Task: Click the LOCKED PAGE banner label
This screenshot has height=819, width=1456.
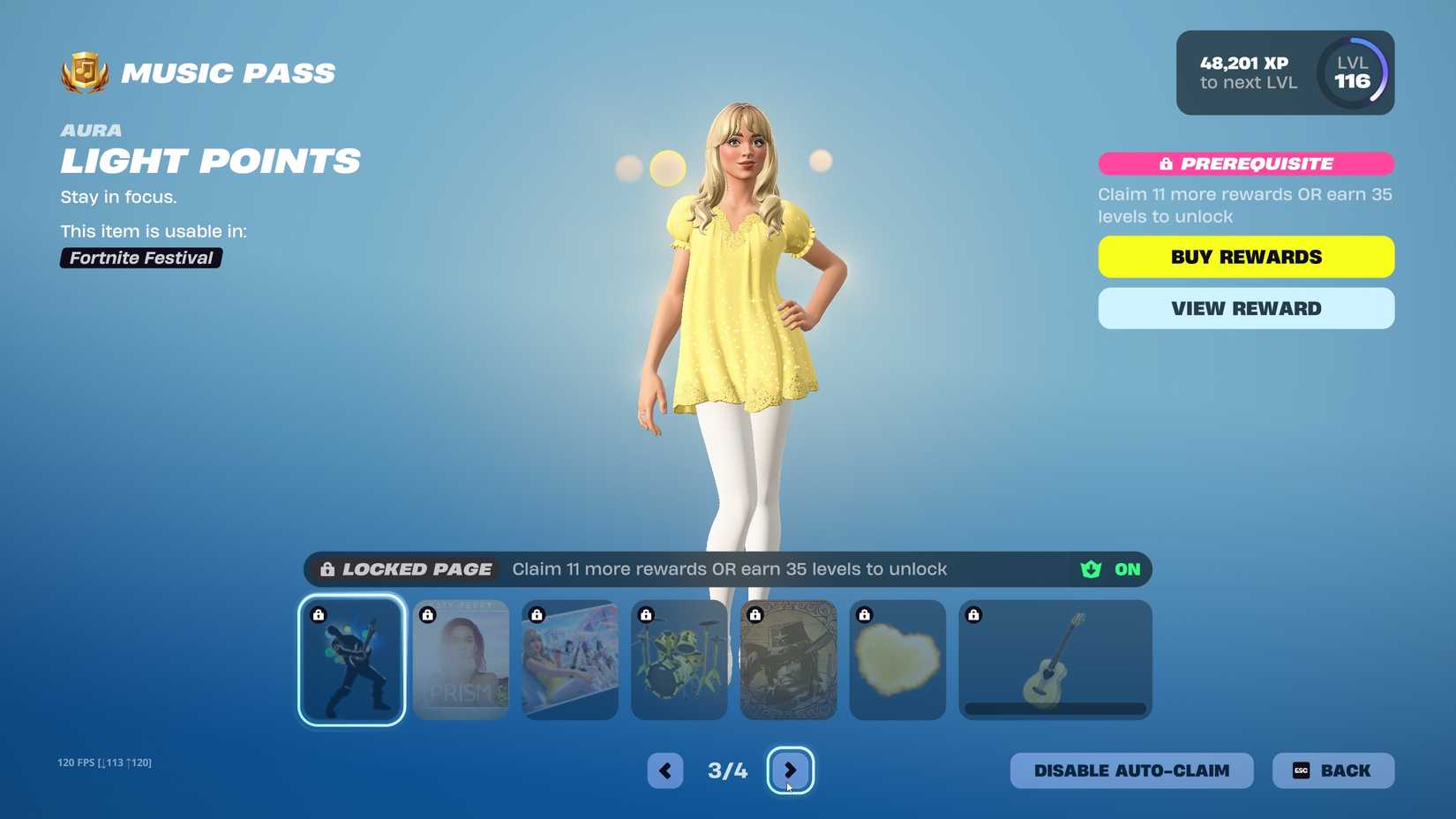Action: 417,569
